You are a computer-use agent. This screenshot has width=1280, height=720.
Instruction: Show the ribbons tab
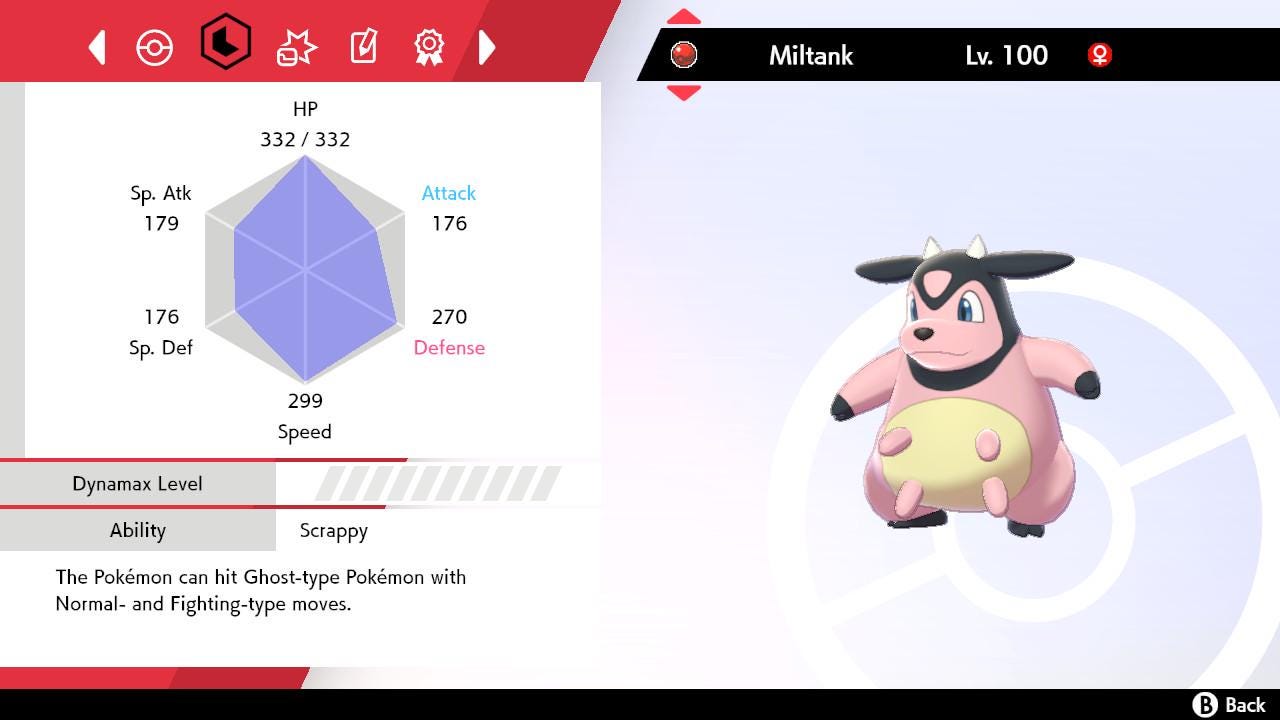pyautogui.click(x=429, y=45)
